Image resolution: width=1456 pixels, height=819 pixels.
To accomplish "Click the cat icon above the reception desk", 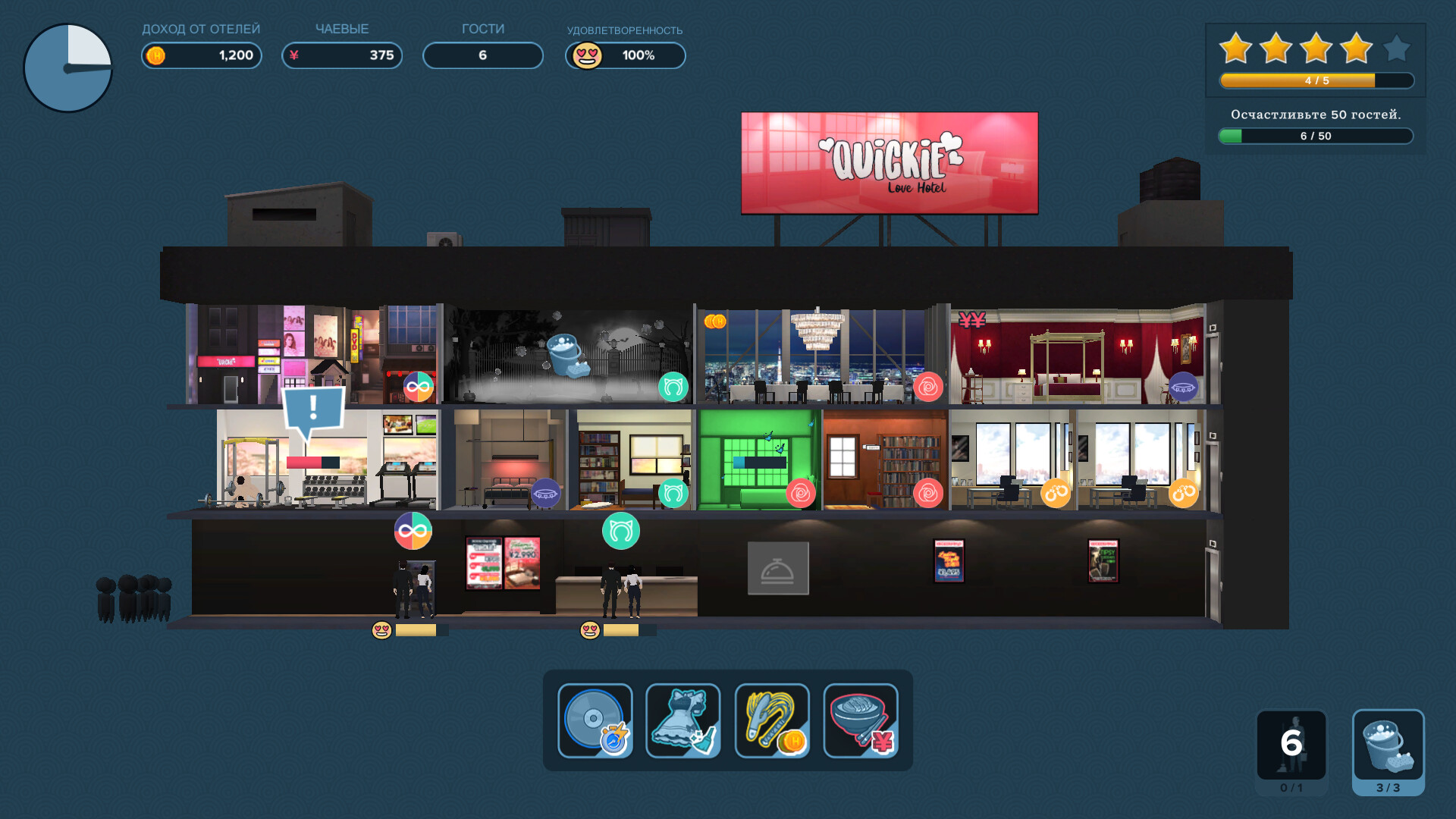I will coord(621,532).
